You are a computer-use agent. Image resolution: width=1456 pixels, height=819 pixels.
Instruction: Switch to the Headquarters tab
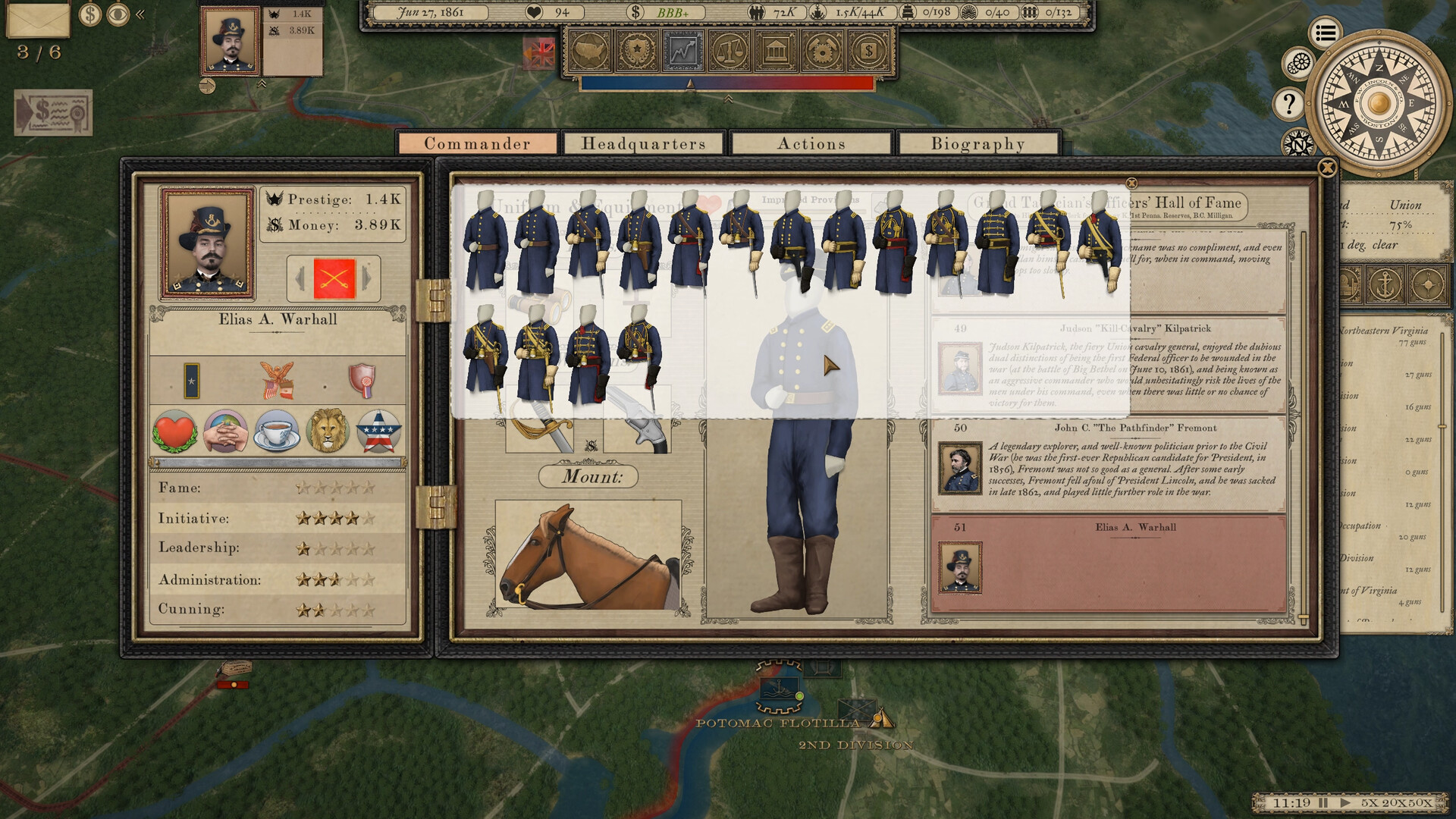pyautogui.click(x=643, y=143)
